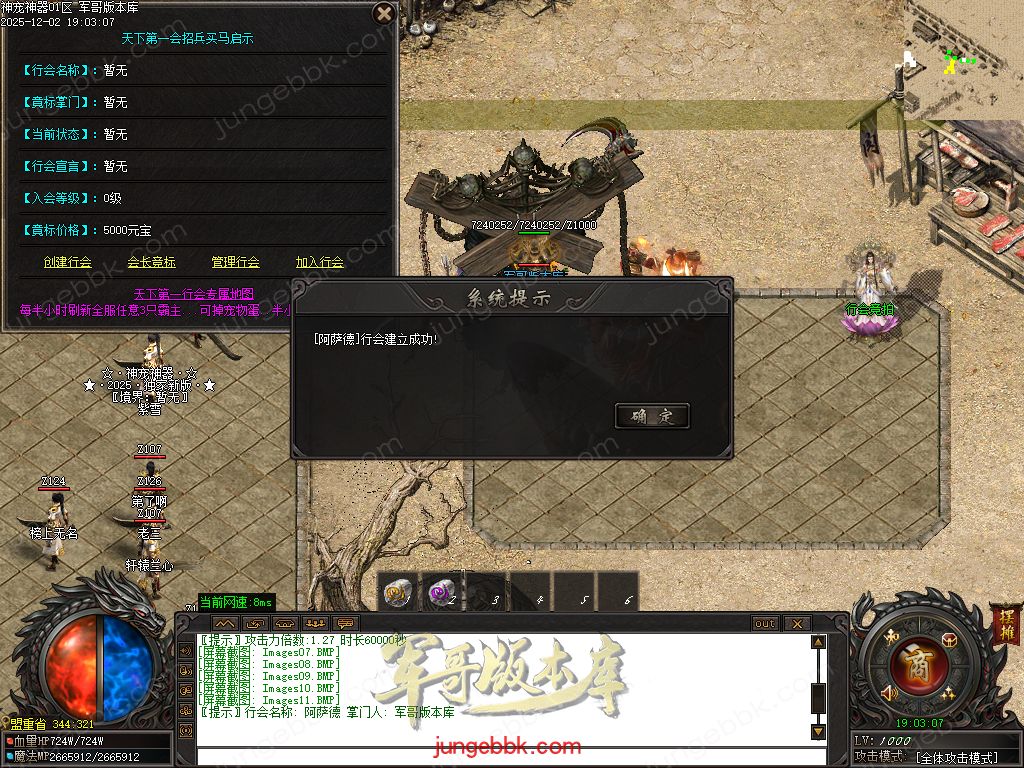Use the purple item in hotbar slot 2
1024x768 pixels.
tap(443, 592)
